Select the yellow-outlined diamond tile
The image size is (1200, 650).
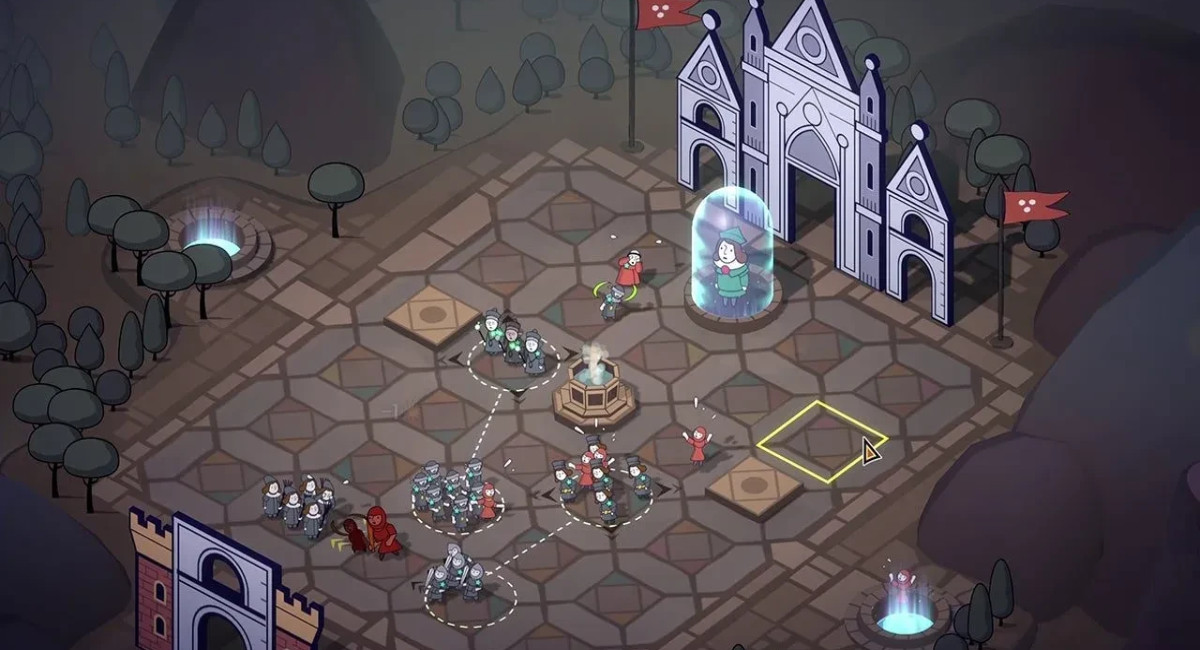pos(821,441)
